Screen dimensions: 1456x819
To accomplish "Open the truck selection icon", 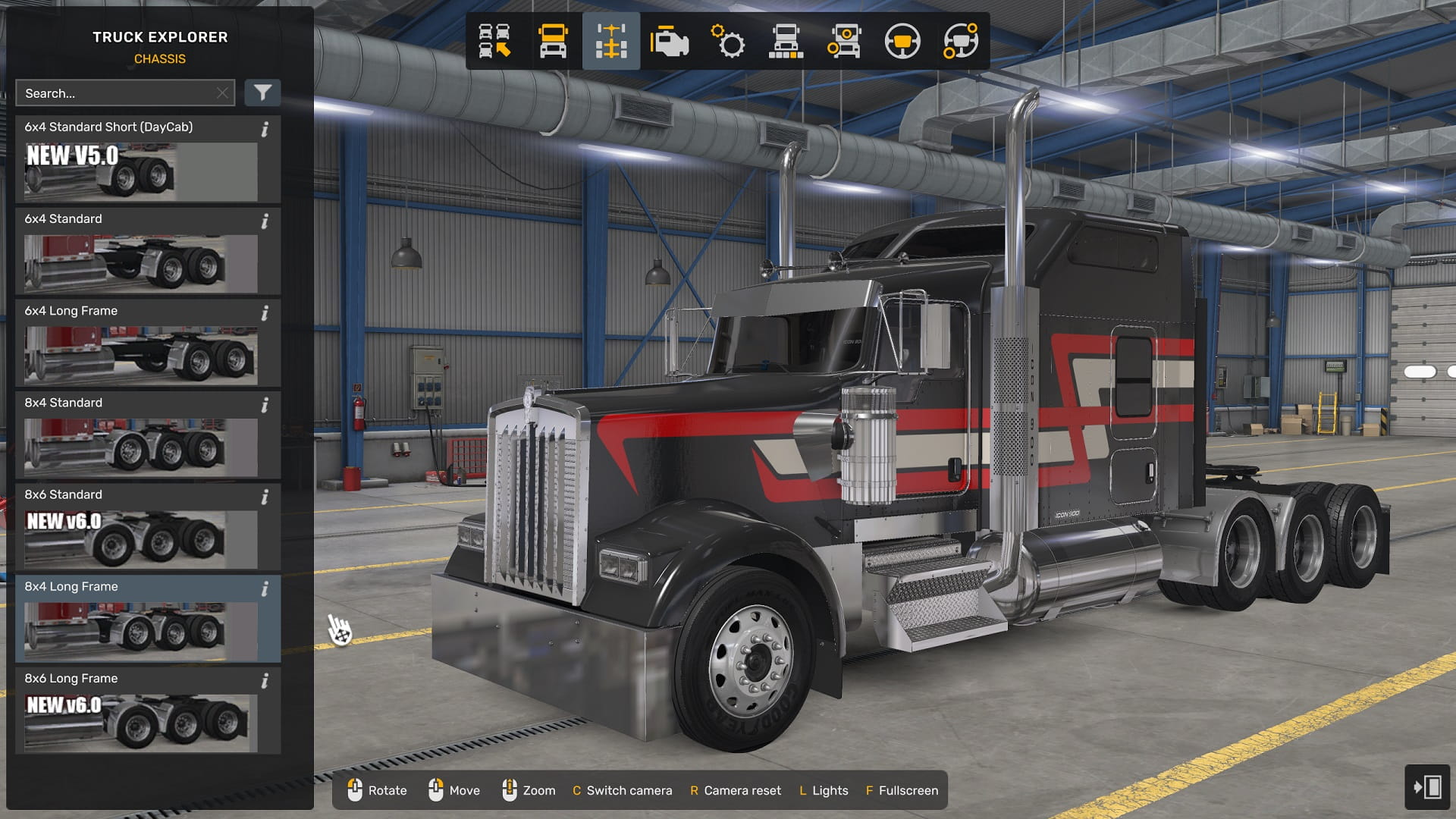I will point(494,41).
